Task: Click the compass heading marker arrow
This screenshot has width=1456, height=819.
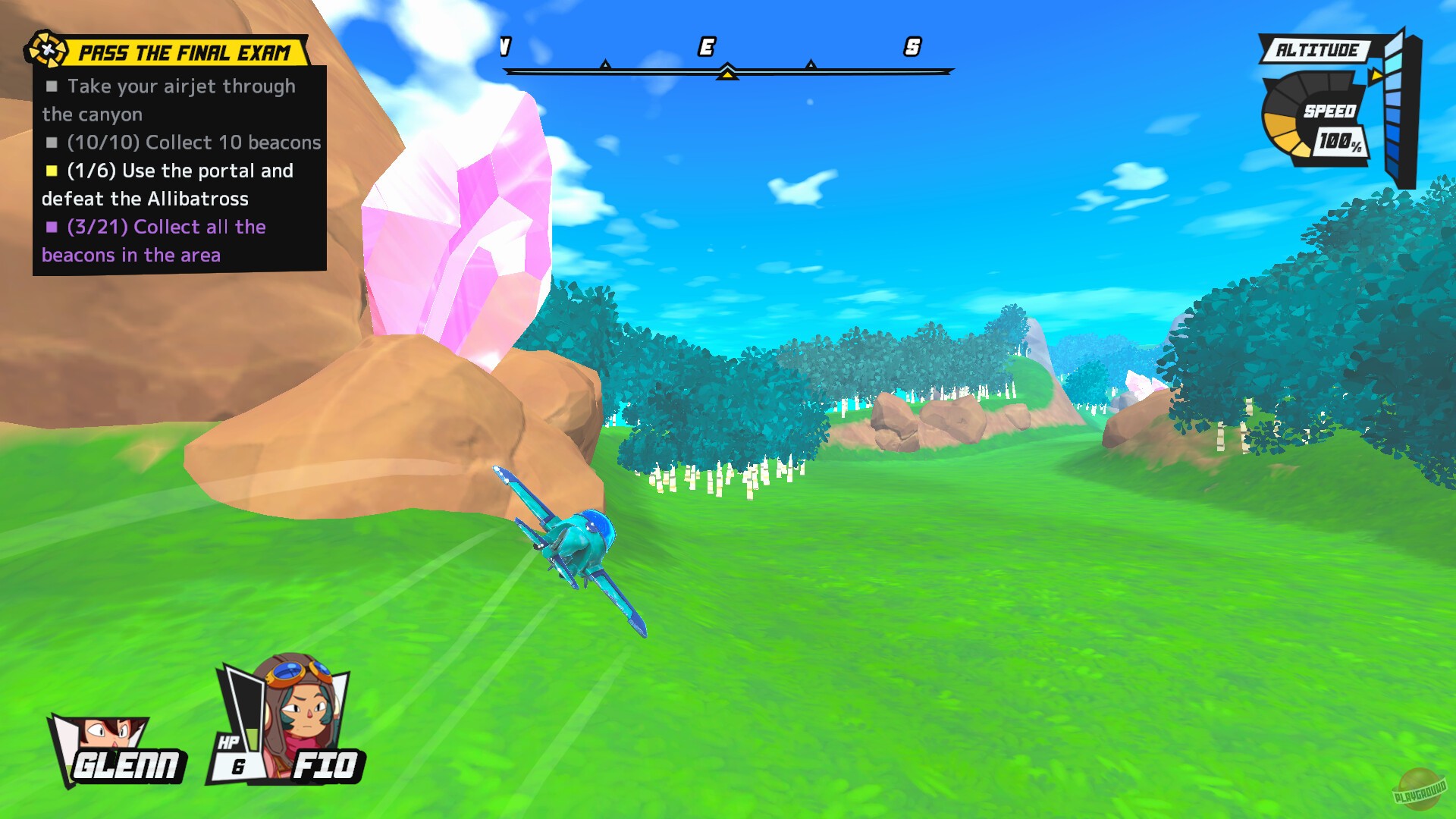Action: tap(727, 73)
